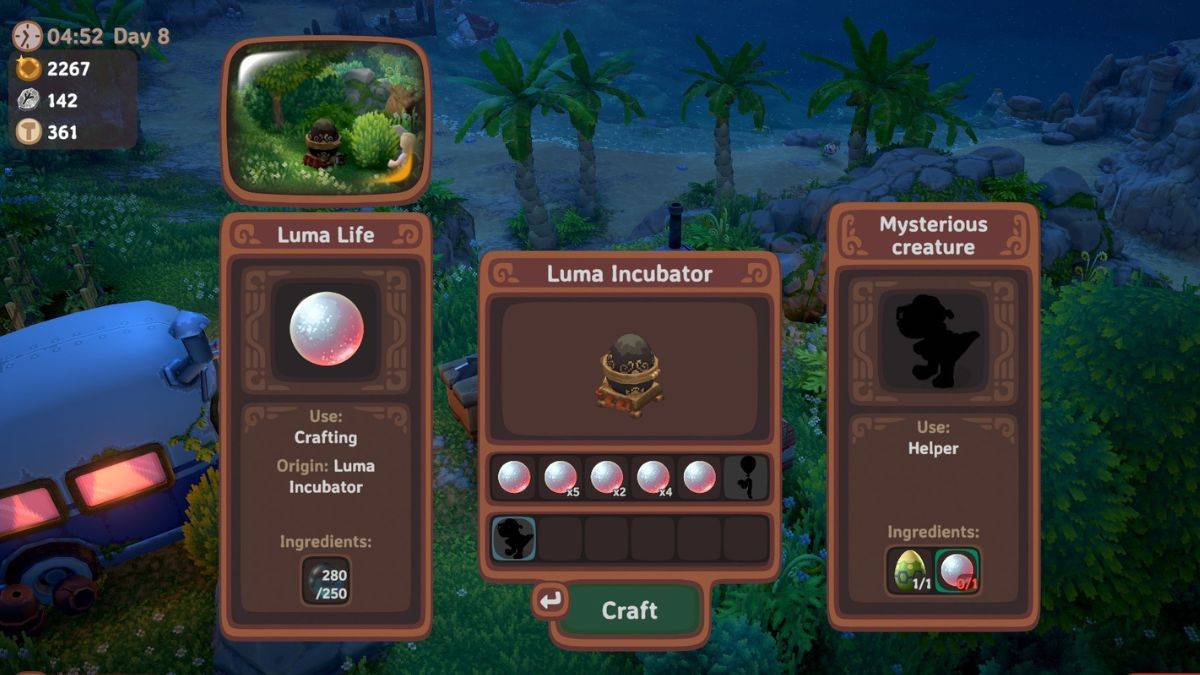Image resolution: width=1200 pixels, height=675 pixels.
Task: Craft the selected Luma Incubator recipe
Action: (x=629, y=610)
